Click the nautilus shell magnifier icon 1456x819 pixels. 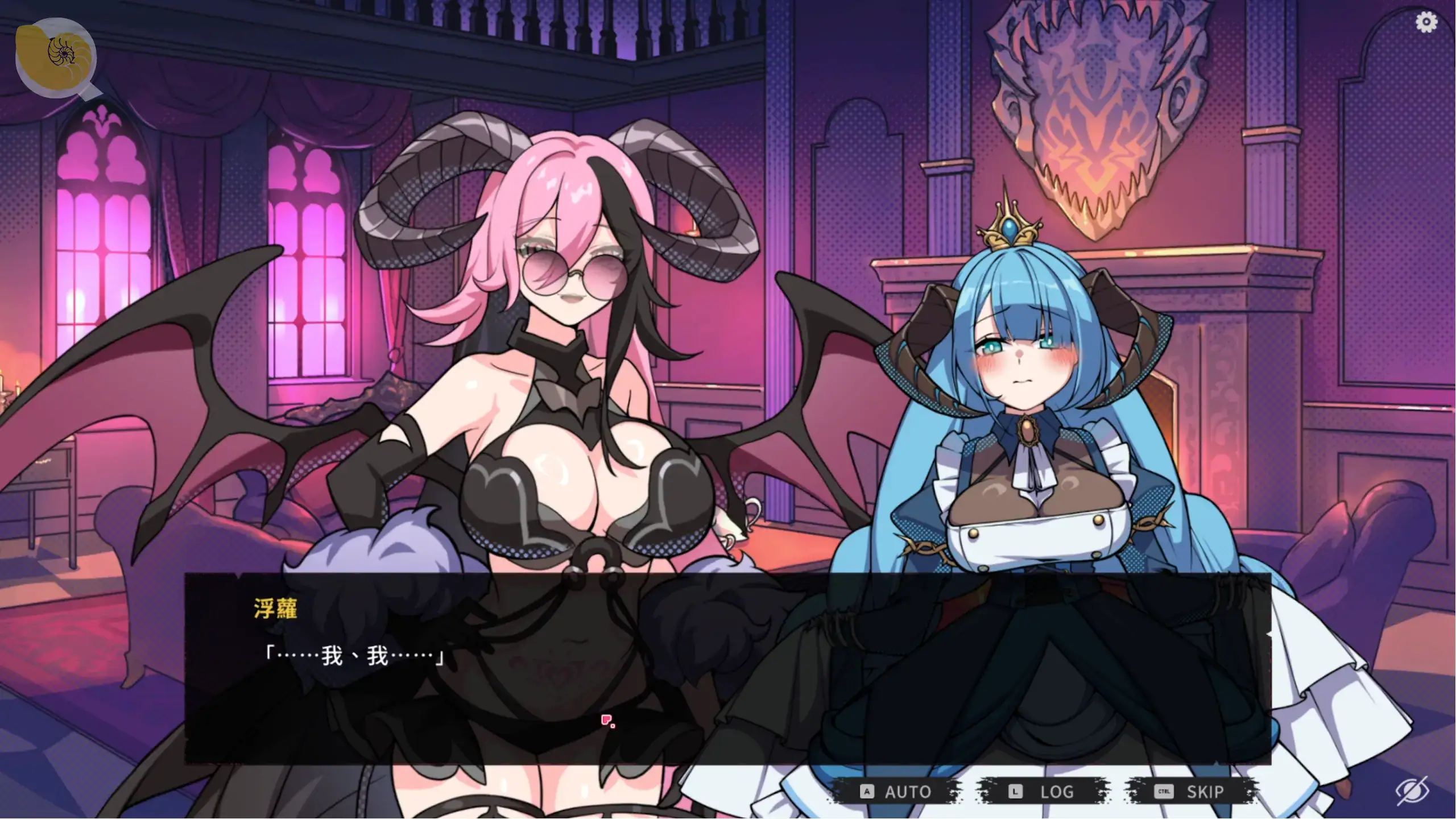57,57
